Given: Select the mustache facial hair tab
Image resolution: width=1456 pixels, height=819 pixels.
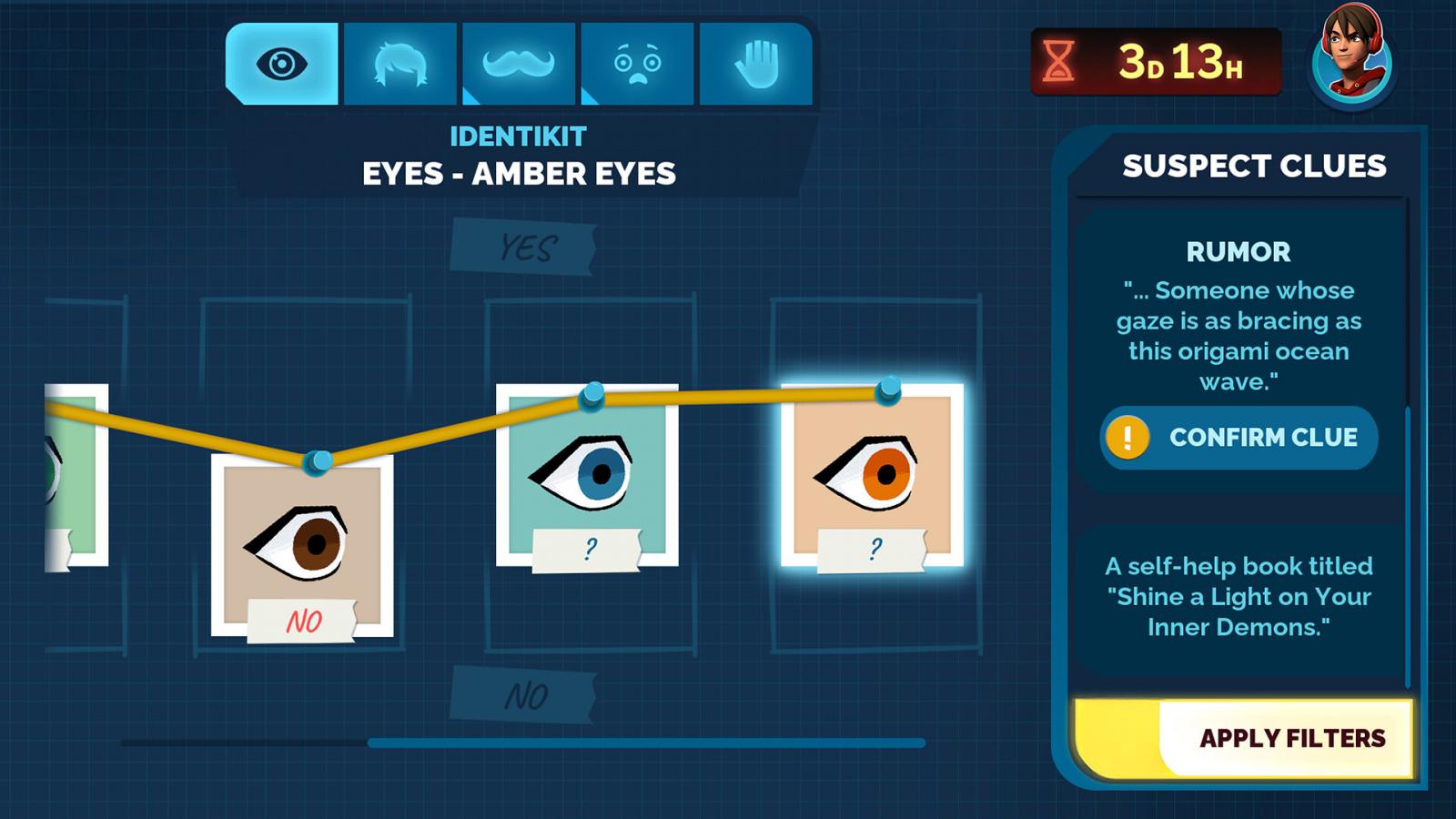Looking at the screenshot, I should tap(519, 64).
